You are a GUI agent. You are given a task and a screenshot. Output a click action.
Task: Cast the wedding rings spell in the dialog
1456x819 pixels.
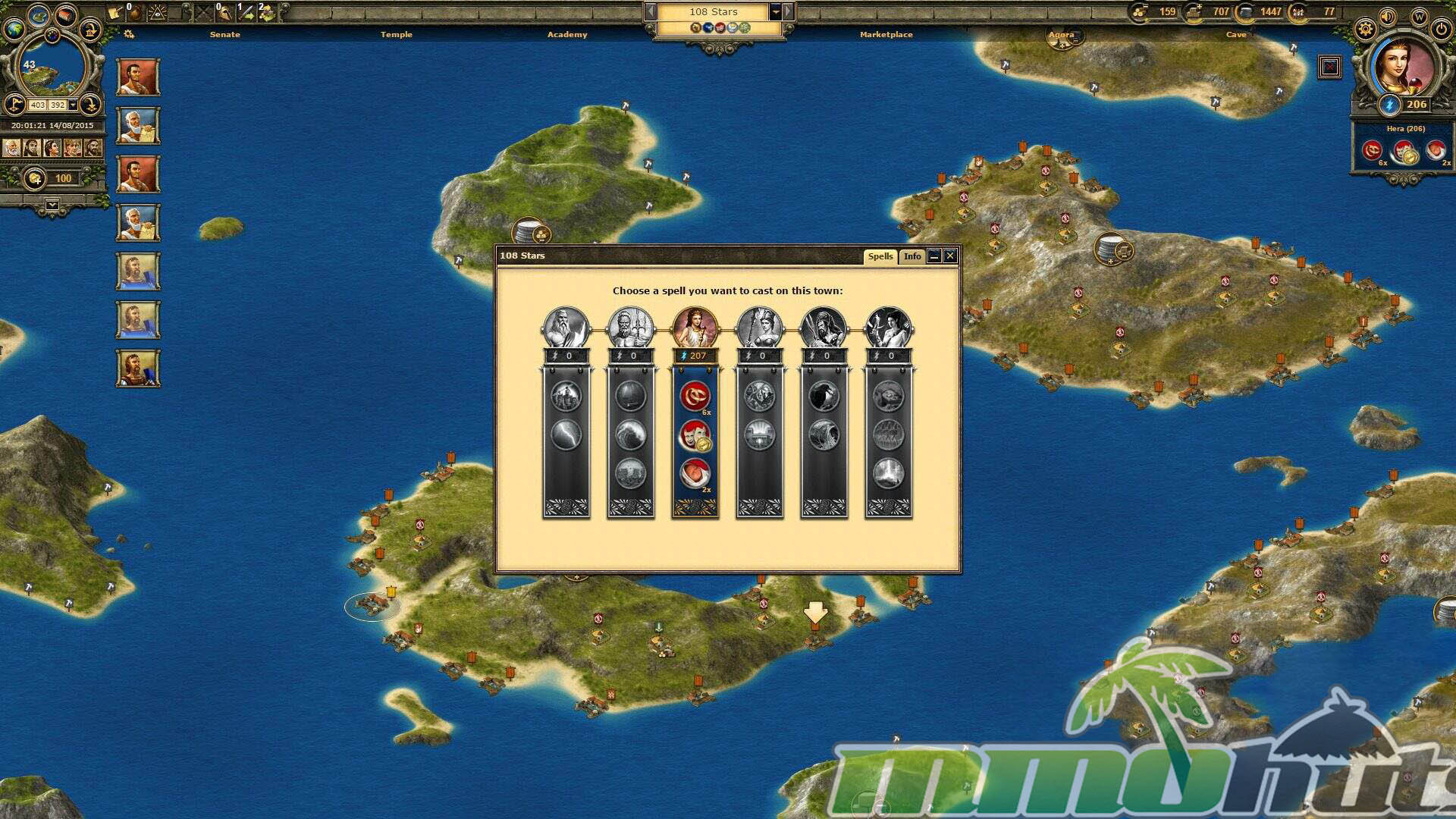(695, 396)
